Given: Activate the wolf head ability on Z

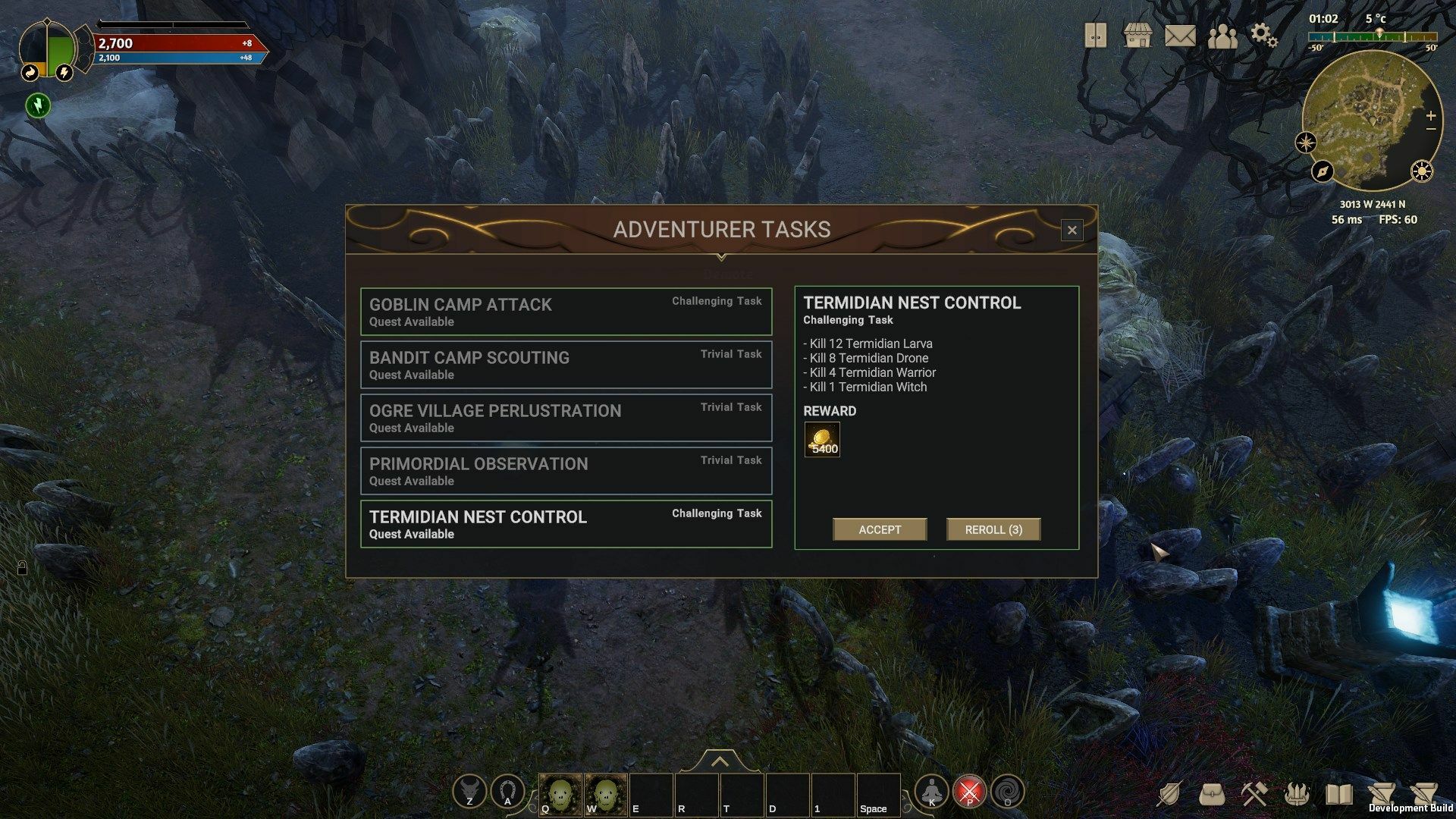Looking at the screenshot, I should click(470, 791).
